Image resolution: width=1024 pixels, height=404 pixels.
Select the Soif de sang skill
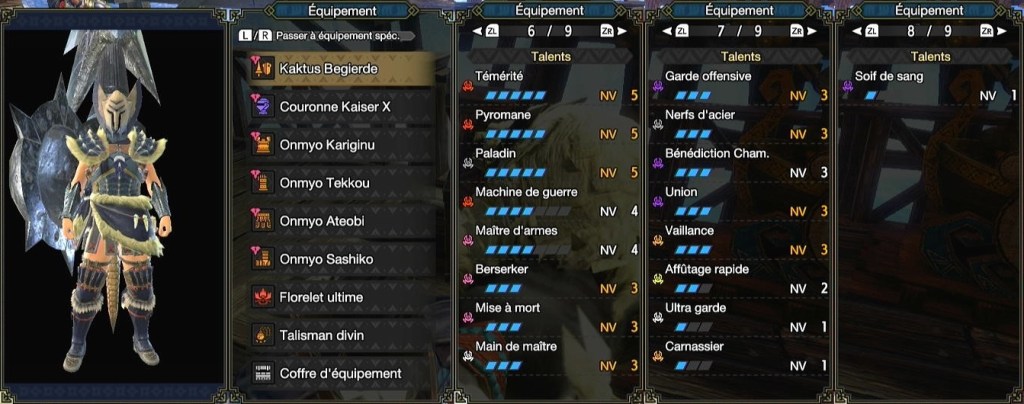coord(930,86)
